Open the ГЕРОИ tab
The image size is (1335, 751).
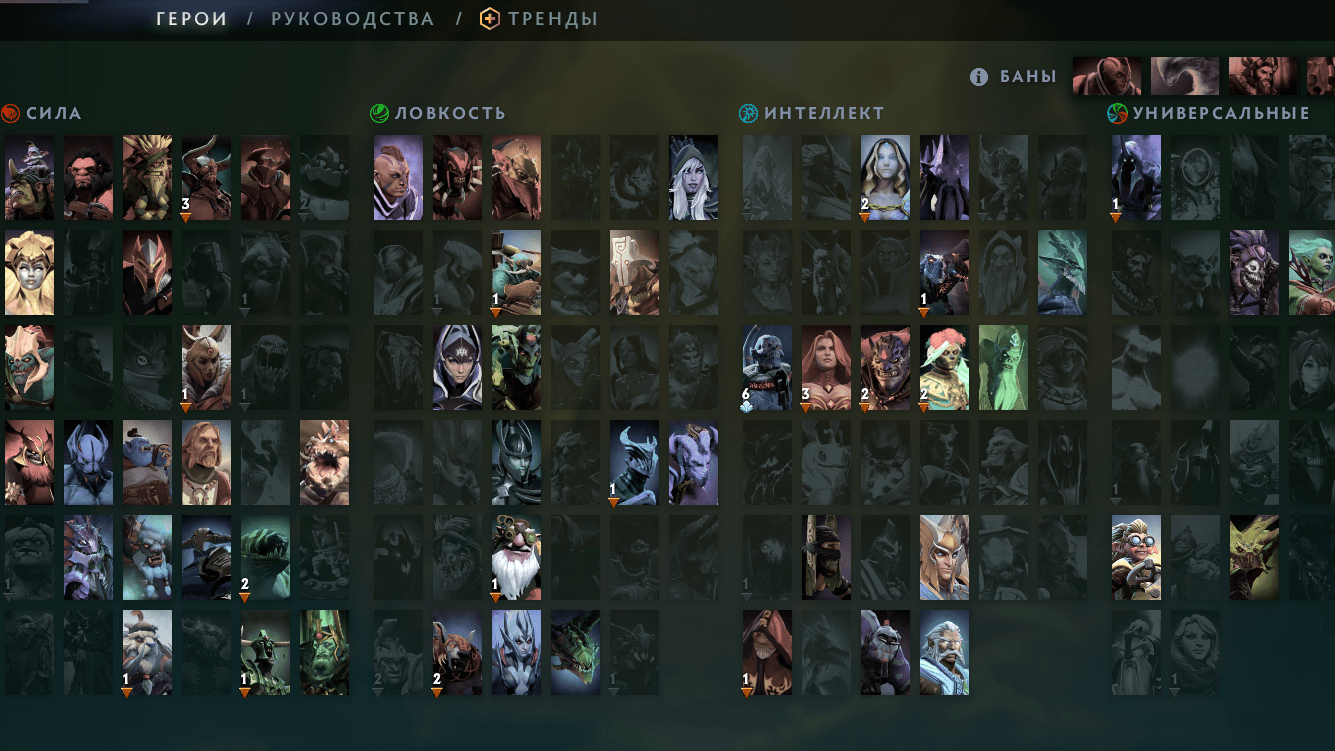tap(190, 18)
